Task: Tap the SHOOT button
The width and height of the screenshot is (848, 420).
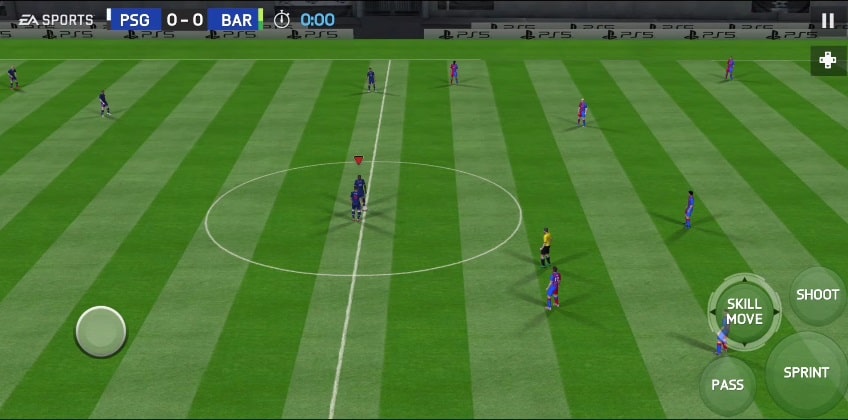Action: point(817,295)
